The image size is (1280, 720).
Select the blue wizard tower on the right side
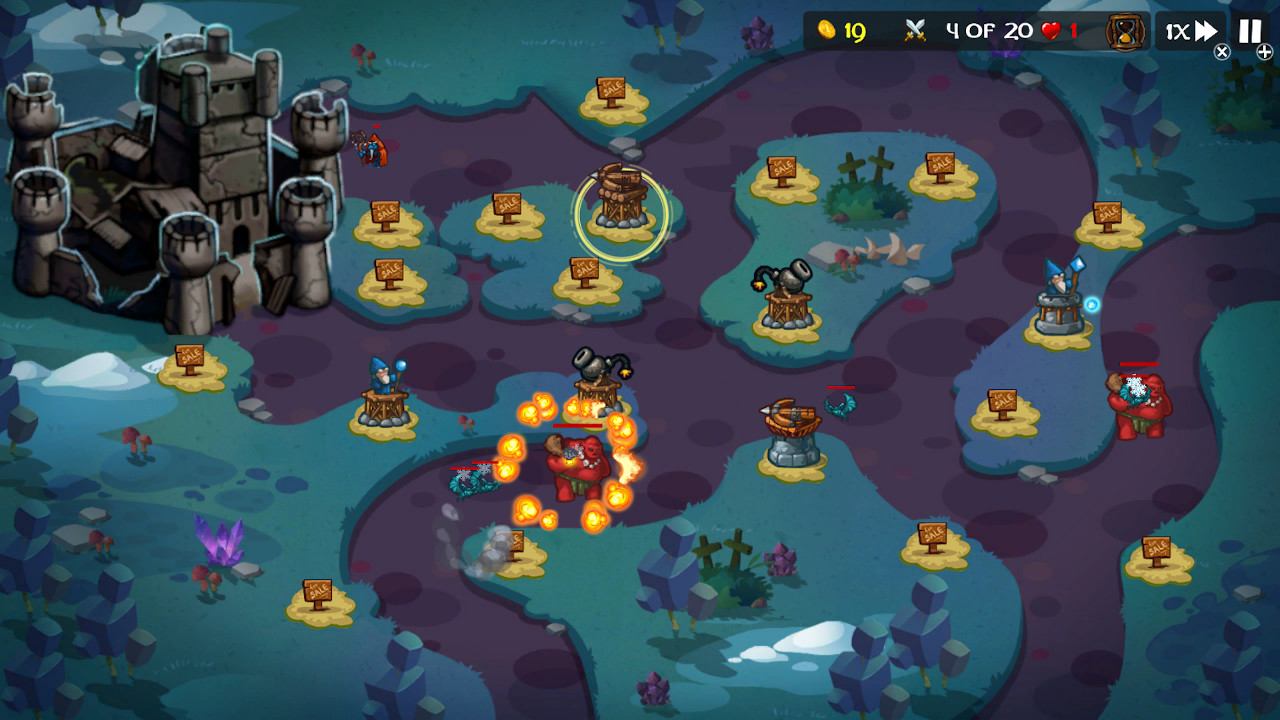click(1060, 300)
